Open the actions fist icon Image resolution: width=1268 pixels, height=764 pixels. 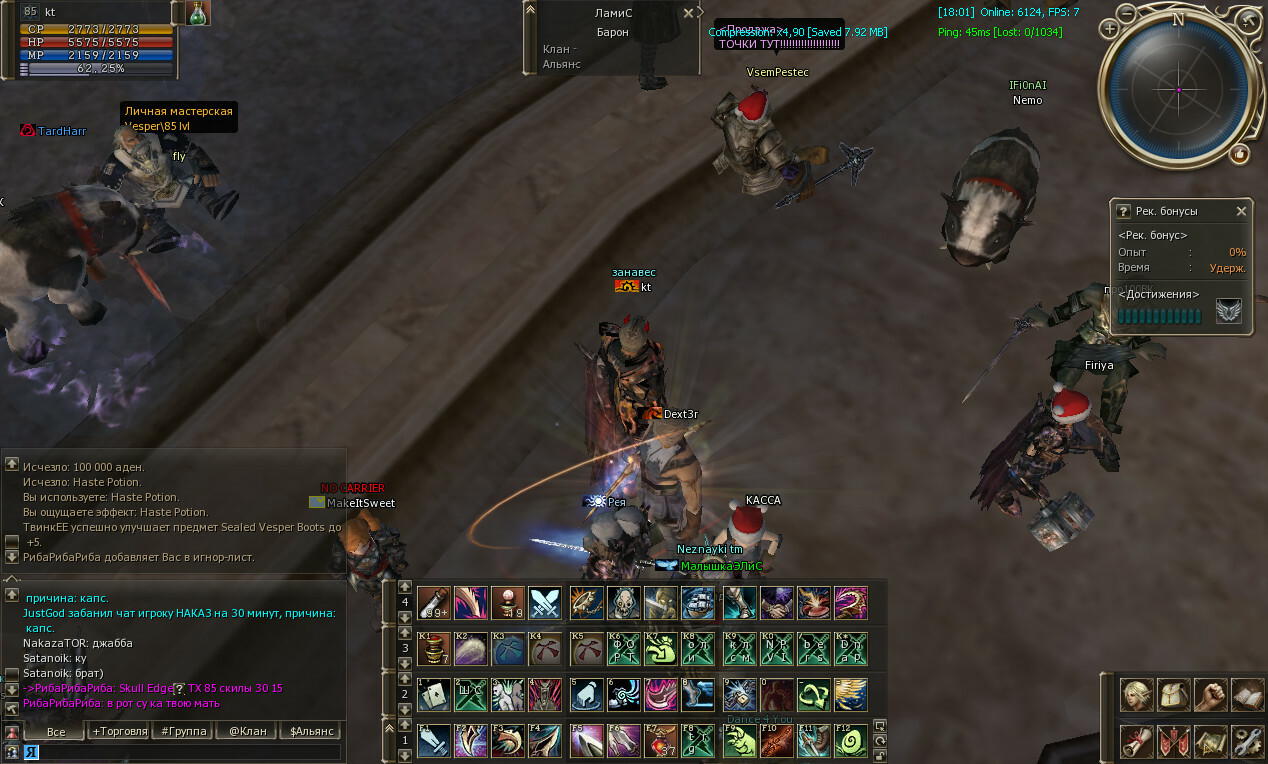click(x=1211, y=695)
